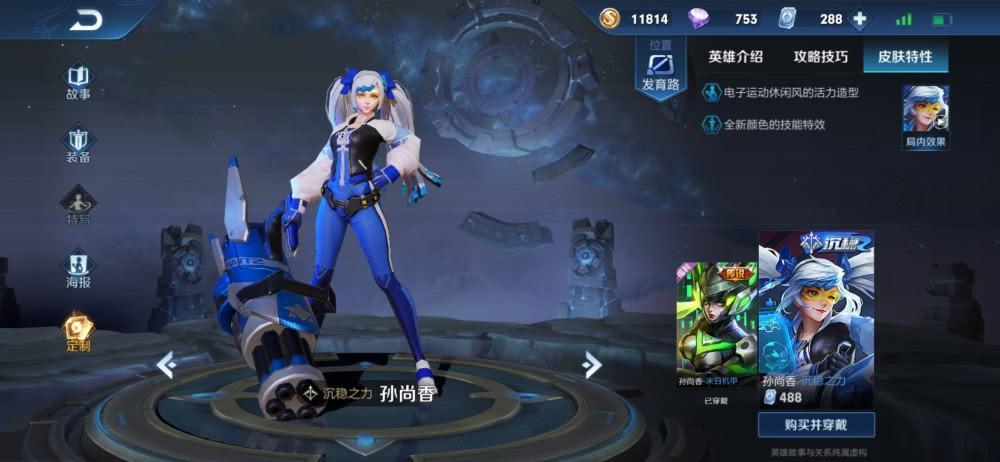Open the 发育路 position badge
Viewport: 1000px width, 462px height.
coord(660,68)
